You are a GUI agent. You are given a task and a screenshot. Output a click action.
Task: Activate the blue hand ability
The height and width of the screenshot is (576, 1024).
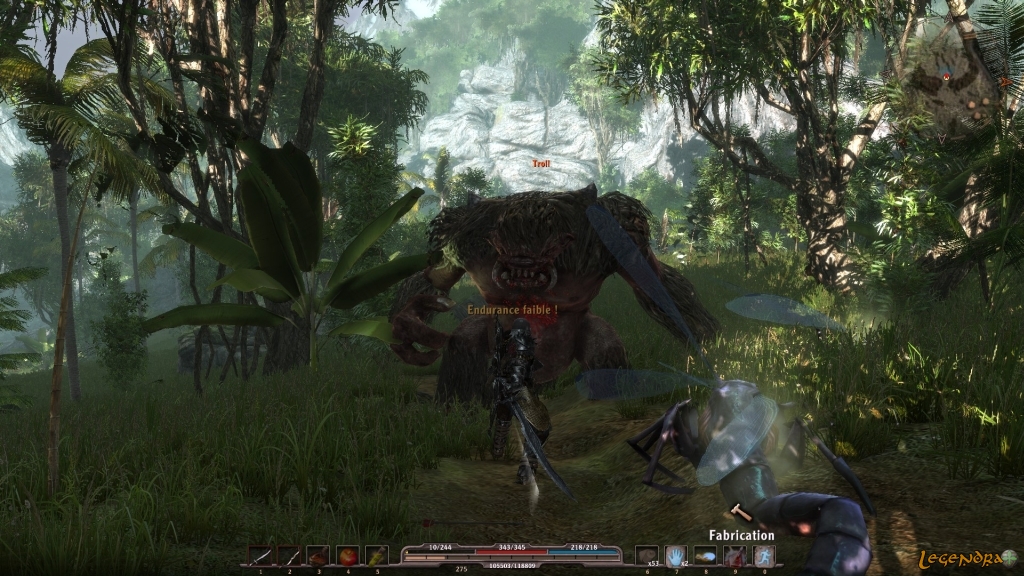(x=676, y=555)
